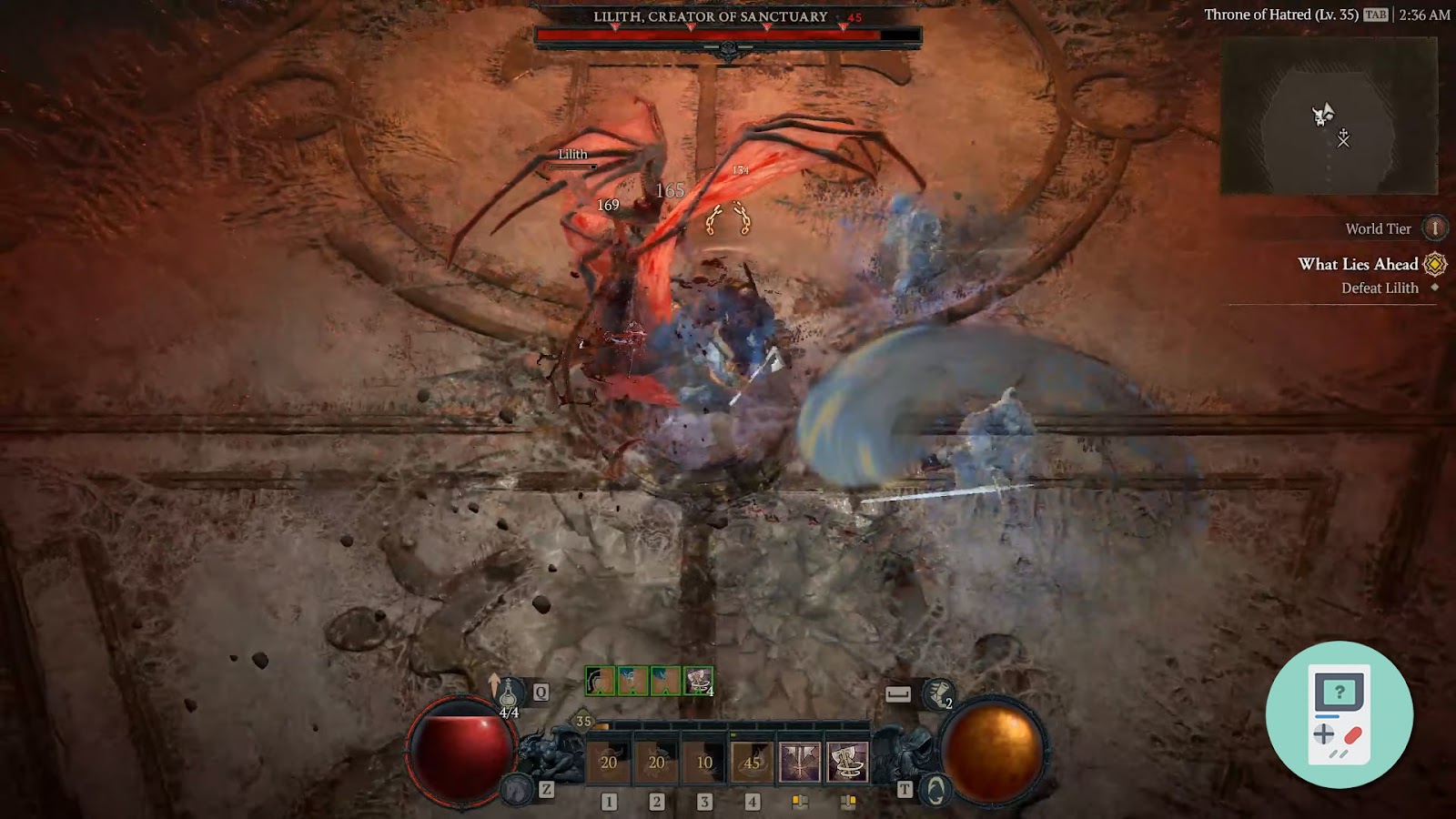The height and width of the screenshot is (819, 1456).
Task: Click the consumable slot icon near the resource orb
Action: point(897,693)
